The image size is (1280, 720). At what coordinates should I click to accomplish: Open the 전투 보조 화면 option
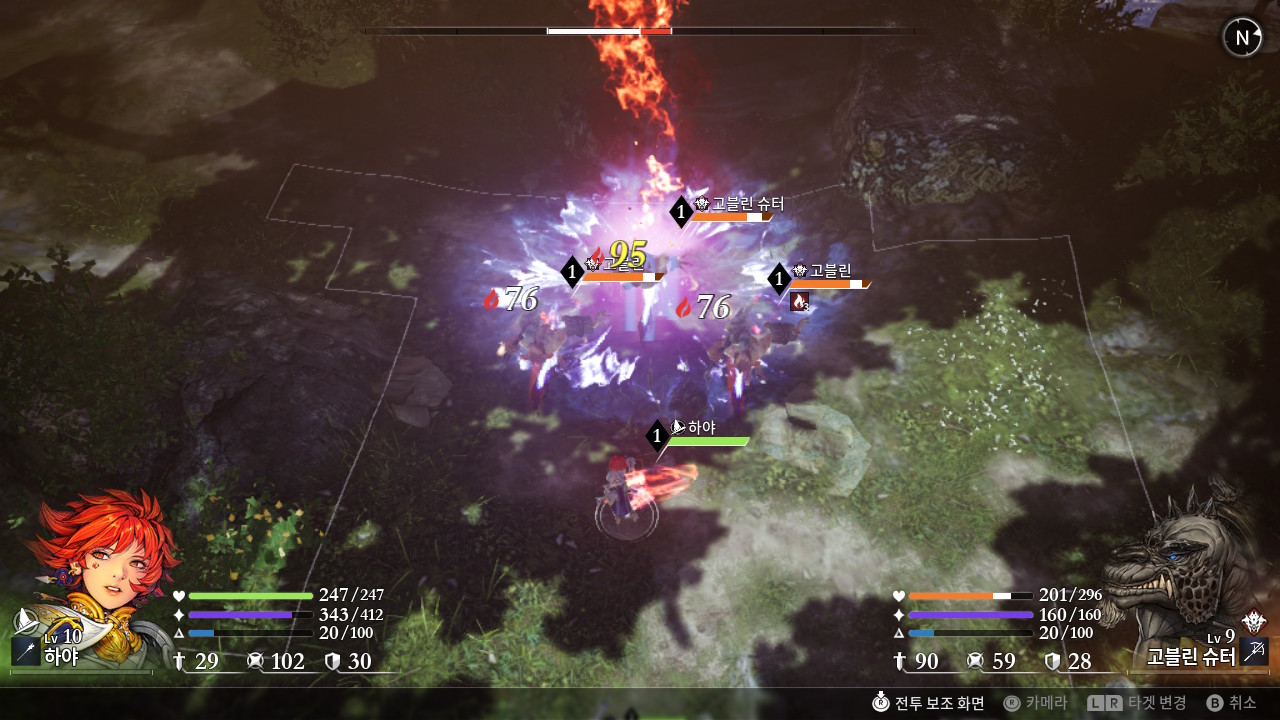pyautogui.click(x=929, y=702)
